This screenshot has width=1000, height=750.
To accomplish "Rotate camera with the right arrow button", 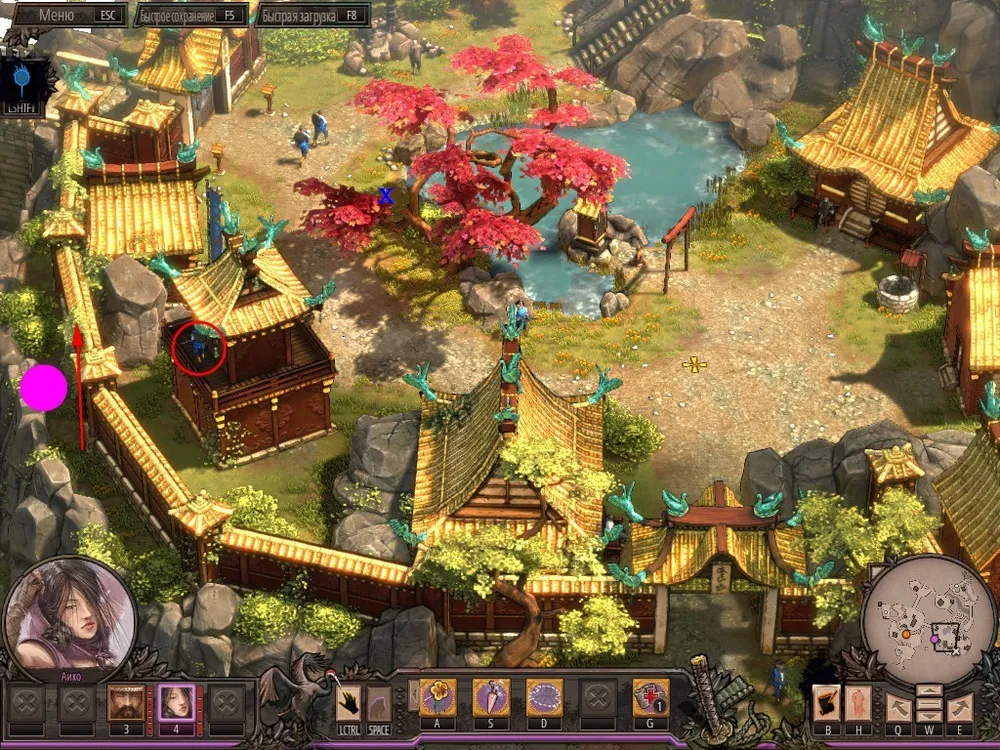I will (960, 706).
